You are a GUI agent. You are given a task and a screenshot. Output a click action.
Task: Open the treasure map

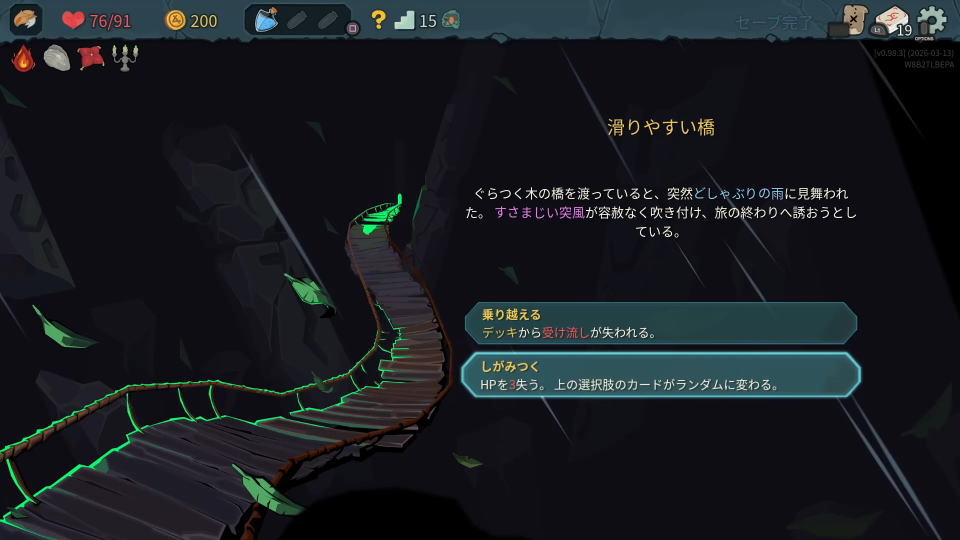(853, 20)
